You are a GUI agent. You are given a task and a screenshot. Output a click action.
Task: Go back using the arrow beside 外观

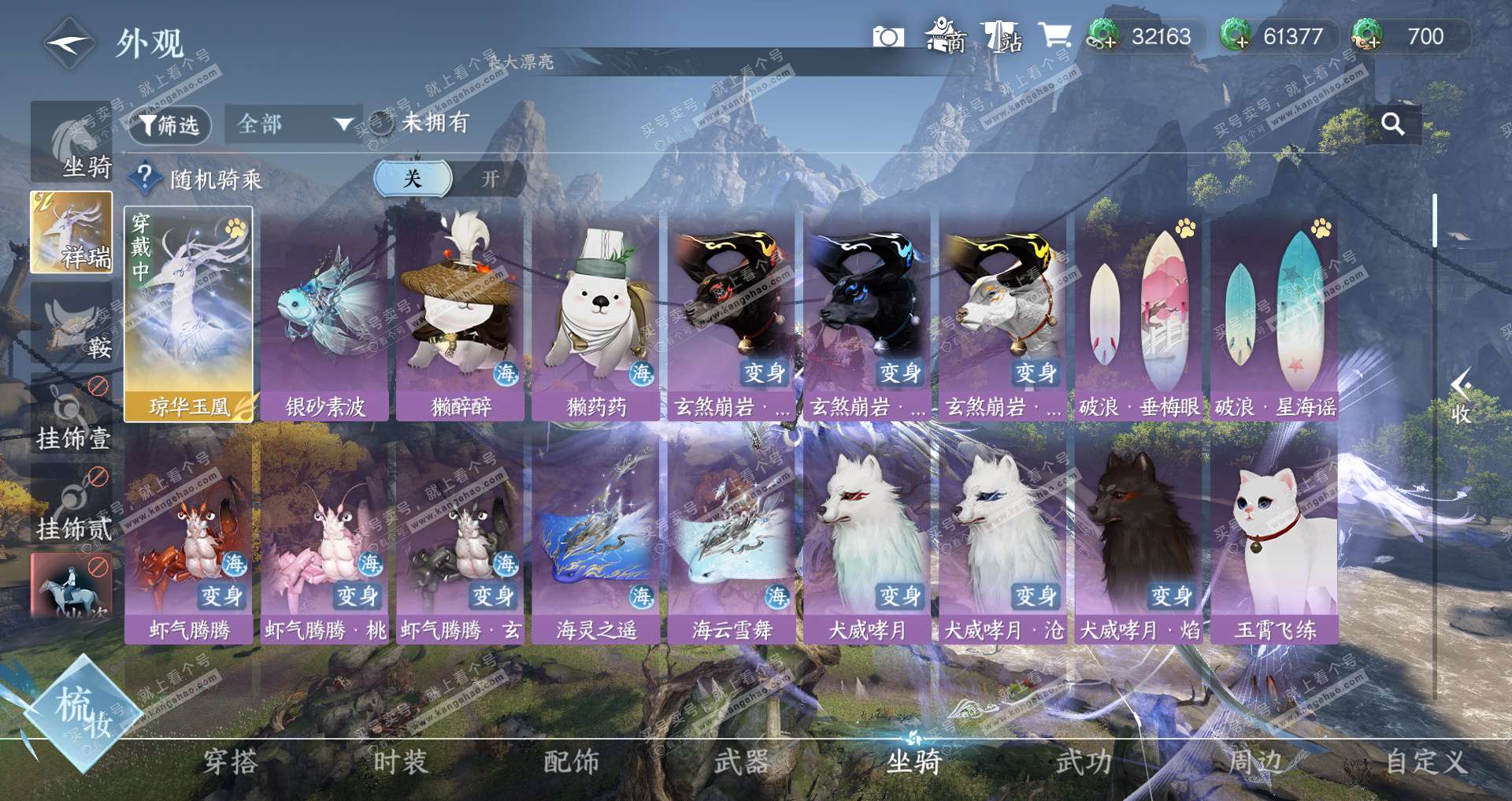click(69, 43)
